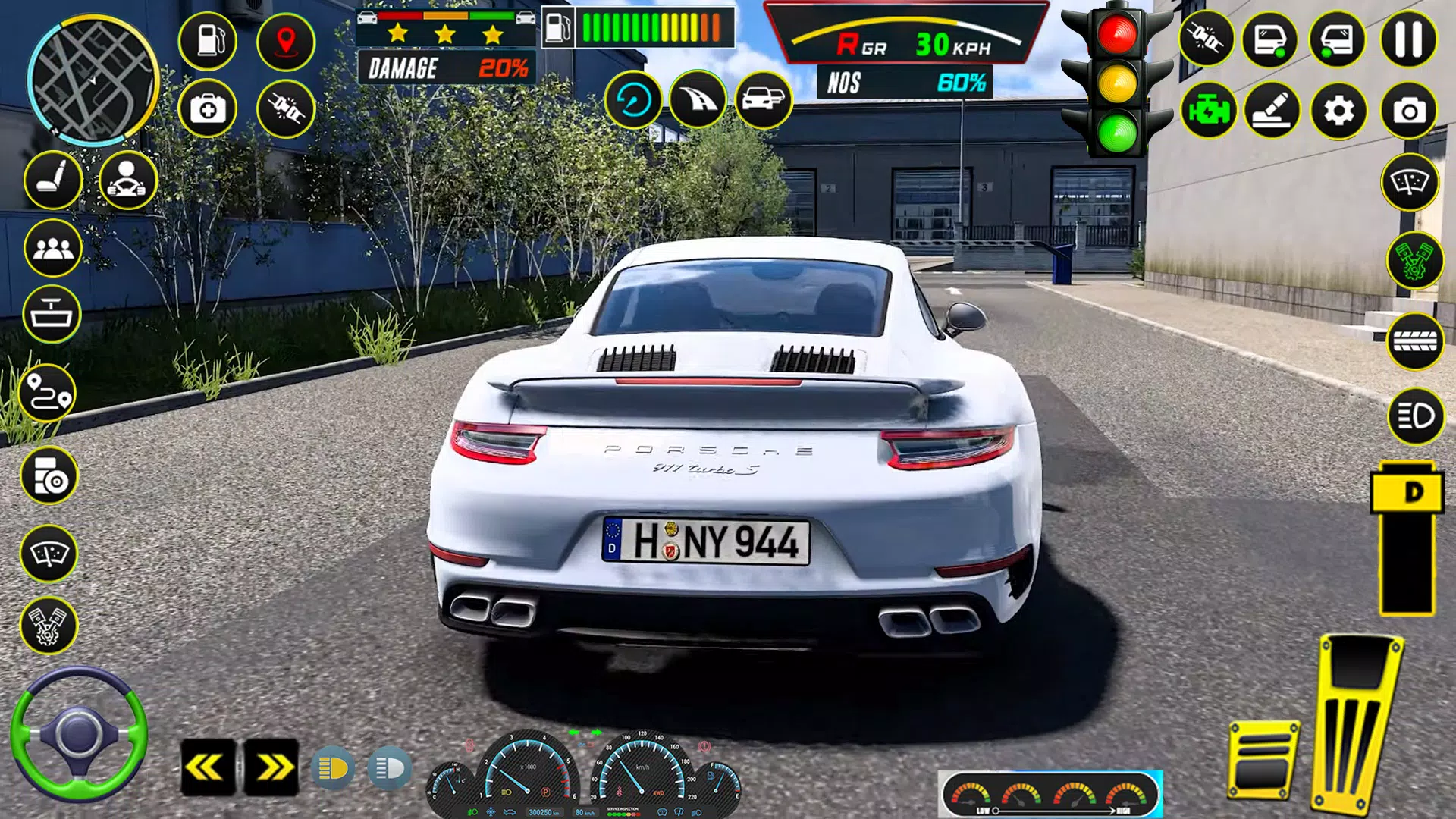Viewport: 1456px width, 819px height.
Task: Tap the circular minimap
Action: coord(93,80)
